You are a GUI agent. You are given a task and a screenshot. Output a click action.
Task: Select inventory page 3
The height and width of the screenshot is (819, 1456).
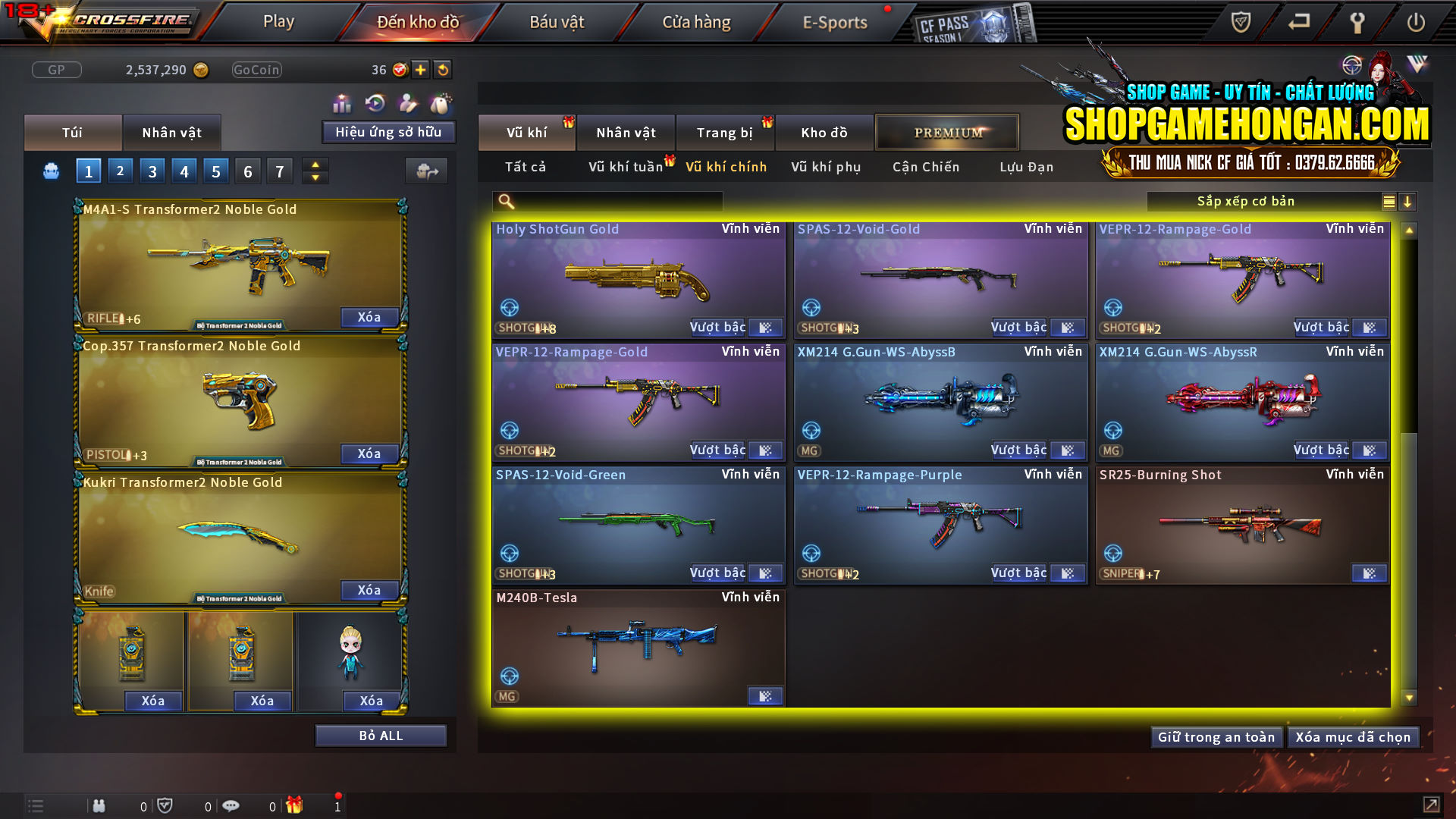pos(152,171)
